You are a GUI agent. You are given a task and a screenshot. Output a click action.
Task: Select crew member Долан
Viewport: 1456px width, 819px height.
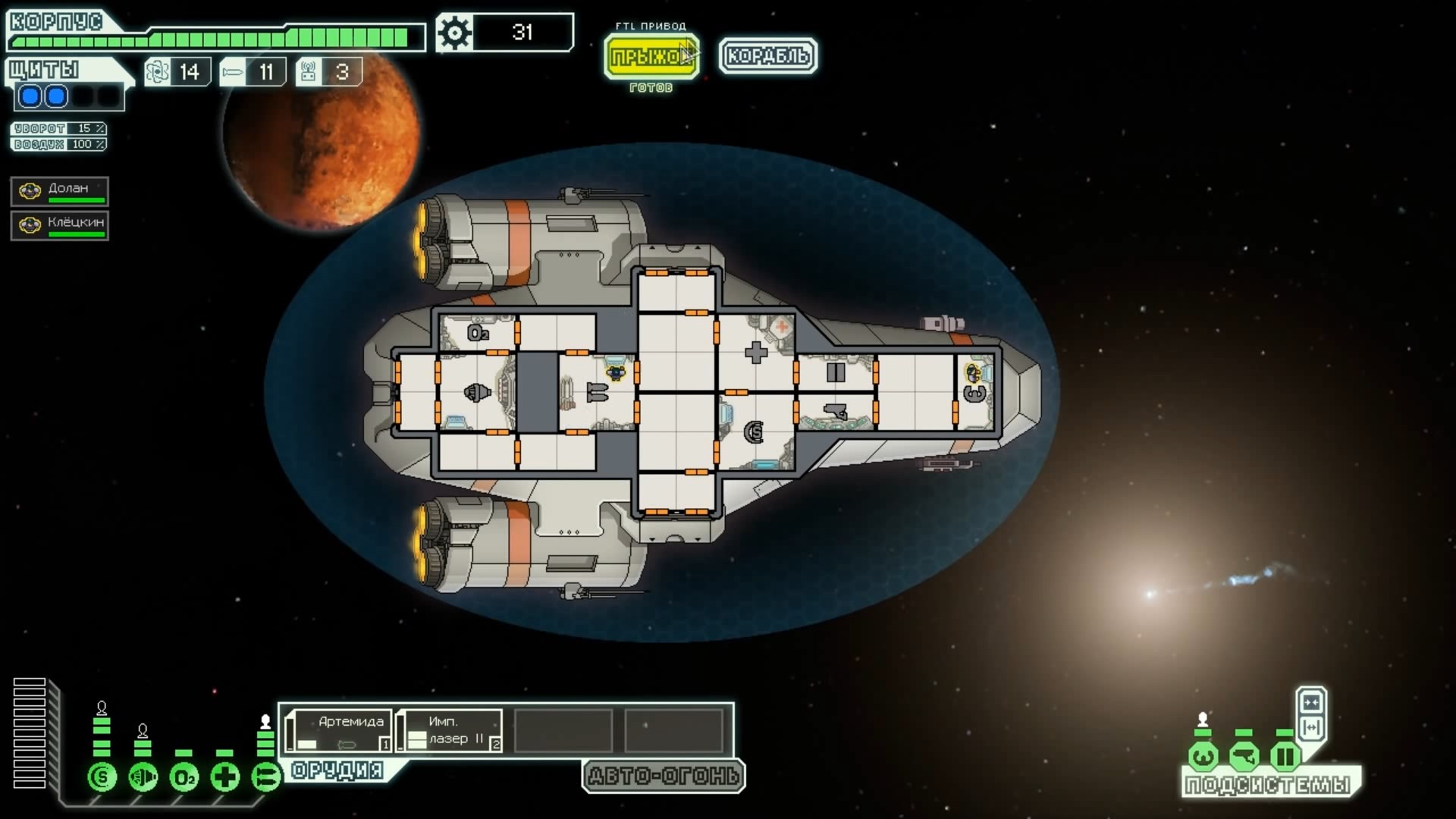pos(60,191)
